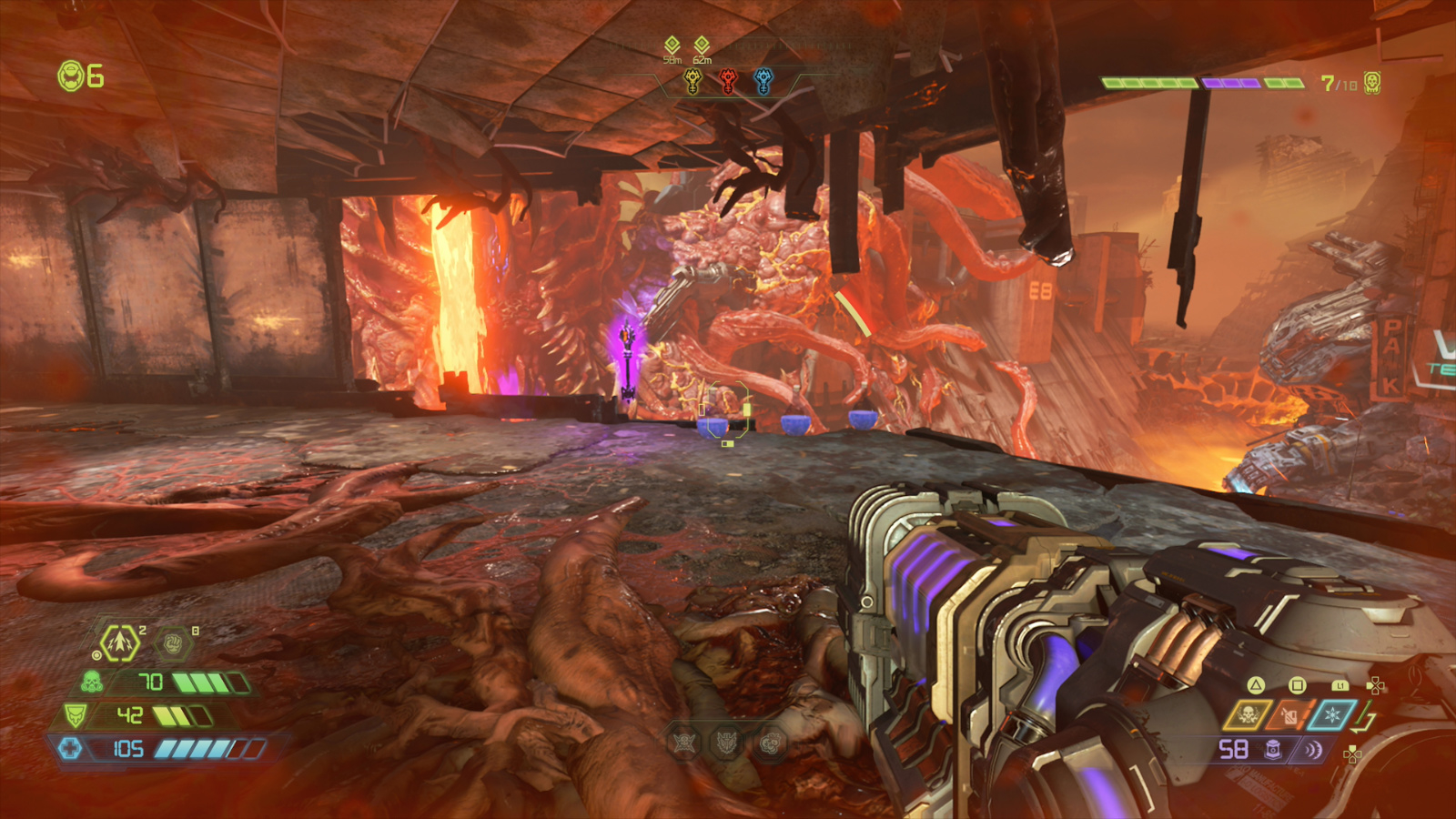Click the flame belch equipment icon
The image size is (1456, 819).
[x=1289, y=715]
